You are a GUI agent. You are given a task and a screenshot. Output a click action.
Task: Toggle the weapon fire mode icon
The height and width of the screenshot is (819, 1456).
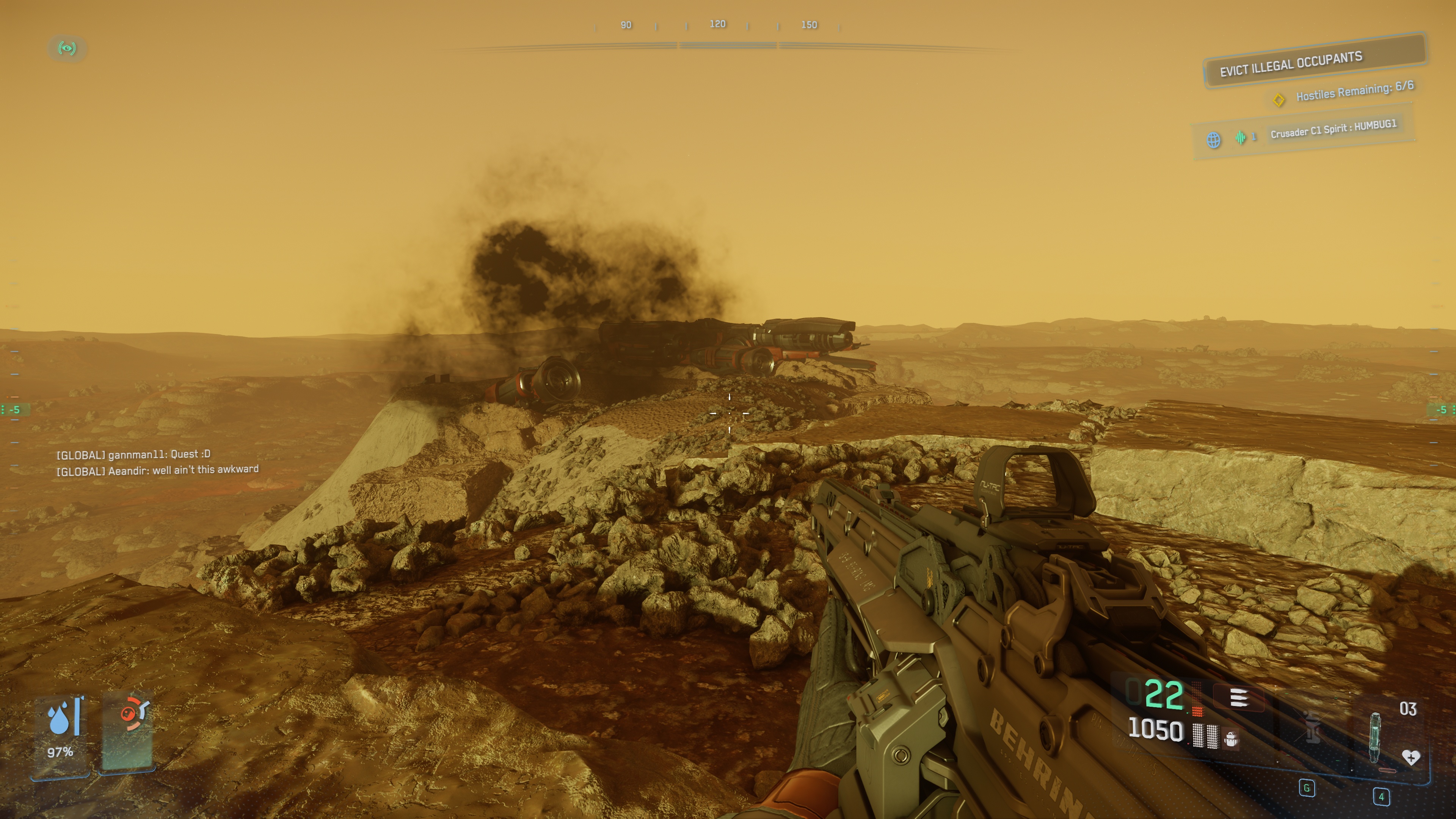(x=1239, y=698)
